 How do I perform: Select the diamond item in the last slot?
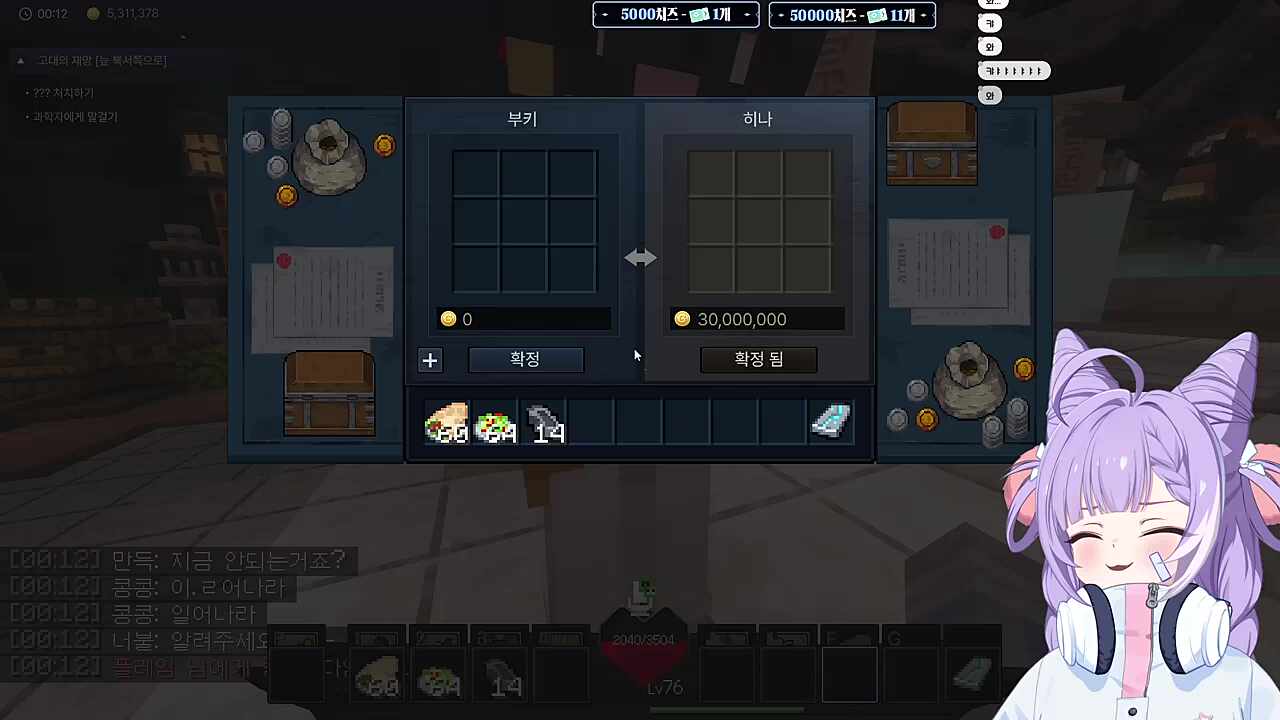pyautogui.click(x=831, y=423)
